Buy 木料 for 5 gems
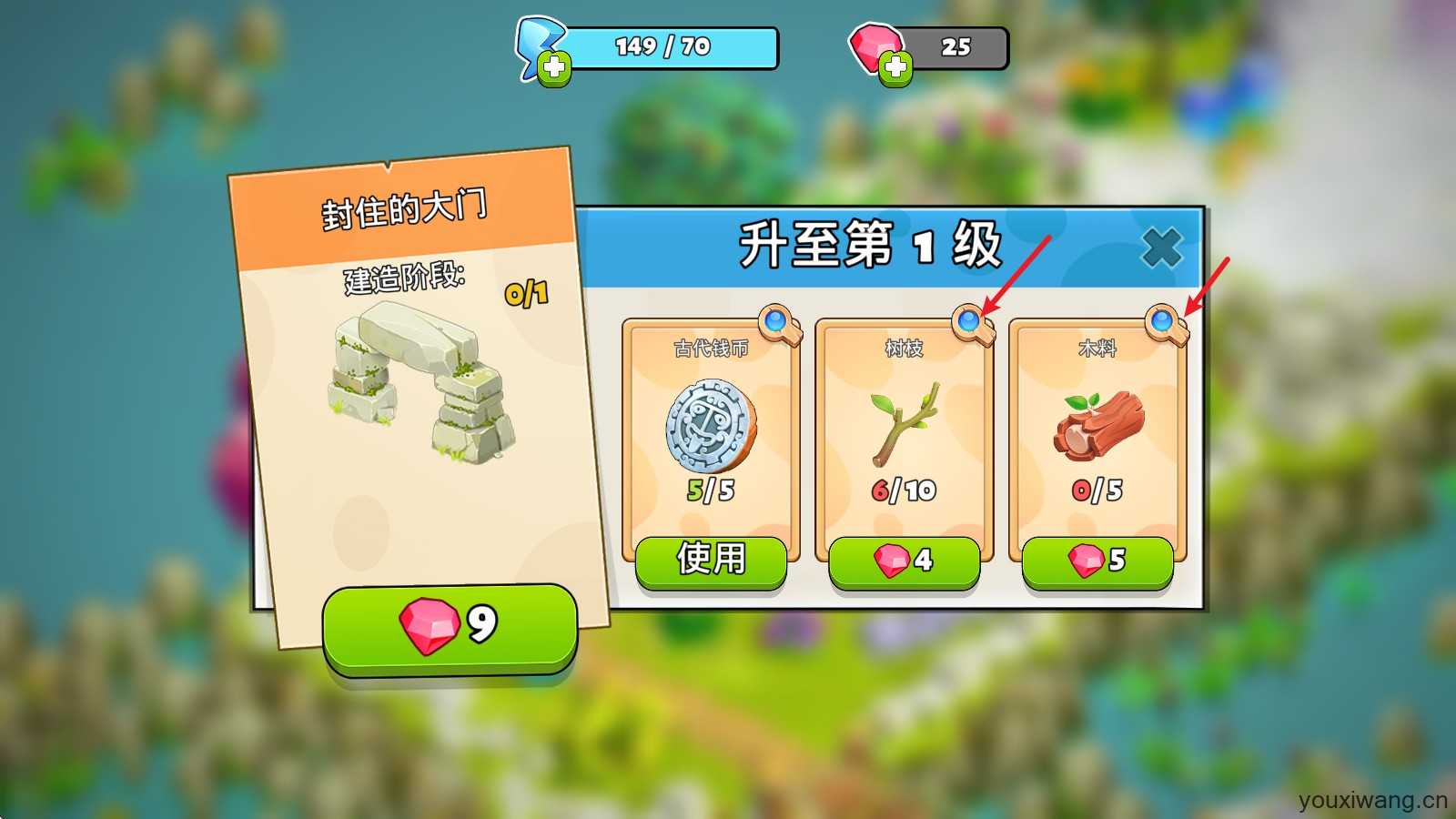Image resolution: width=1456 pixels, height=819 pixels. coord(1096,561)
